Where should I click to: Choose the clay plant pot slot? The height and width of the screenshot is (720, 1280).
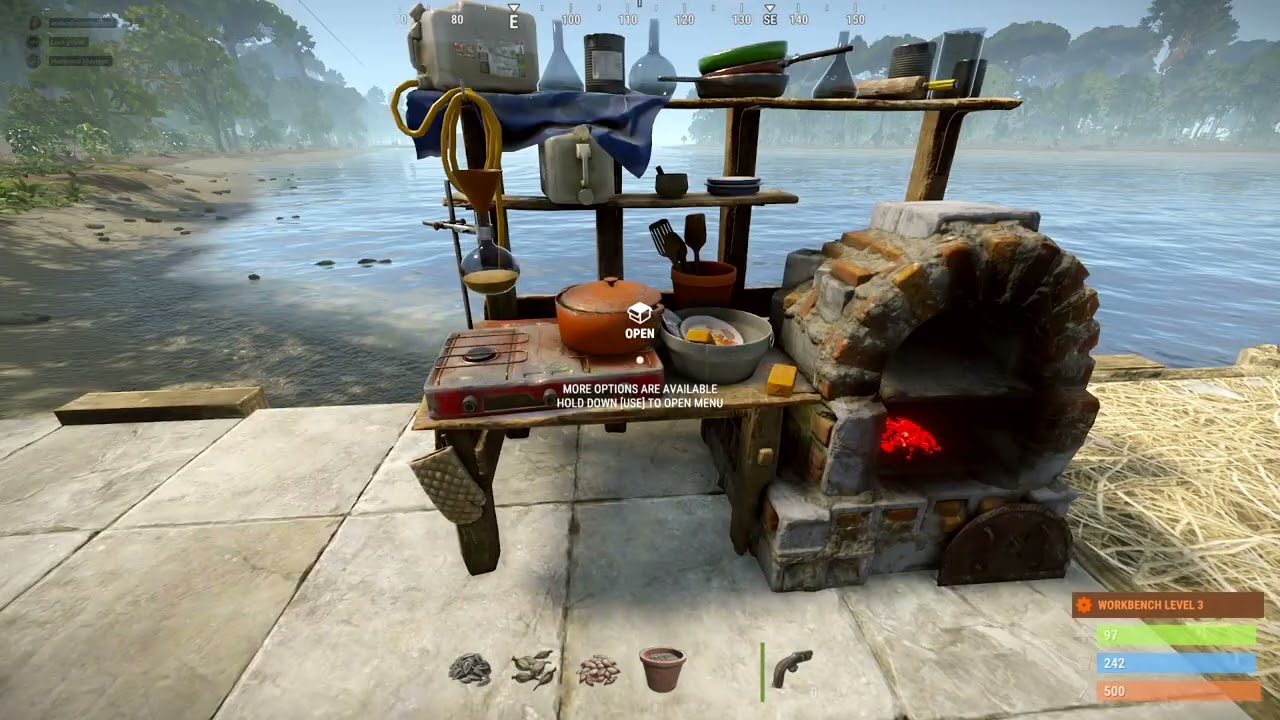pyautogui.click(x=662, y=669)
